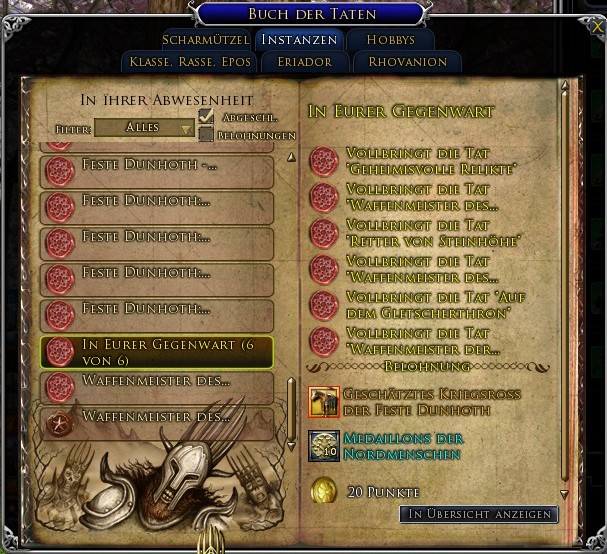Switch to the Scharmützel tab
The width and height of the screenshot is (607, 554).
[204, 41]
